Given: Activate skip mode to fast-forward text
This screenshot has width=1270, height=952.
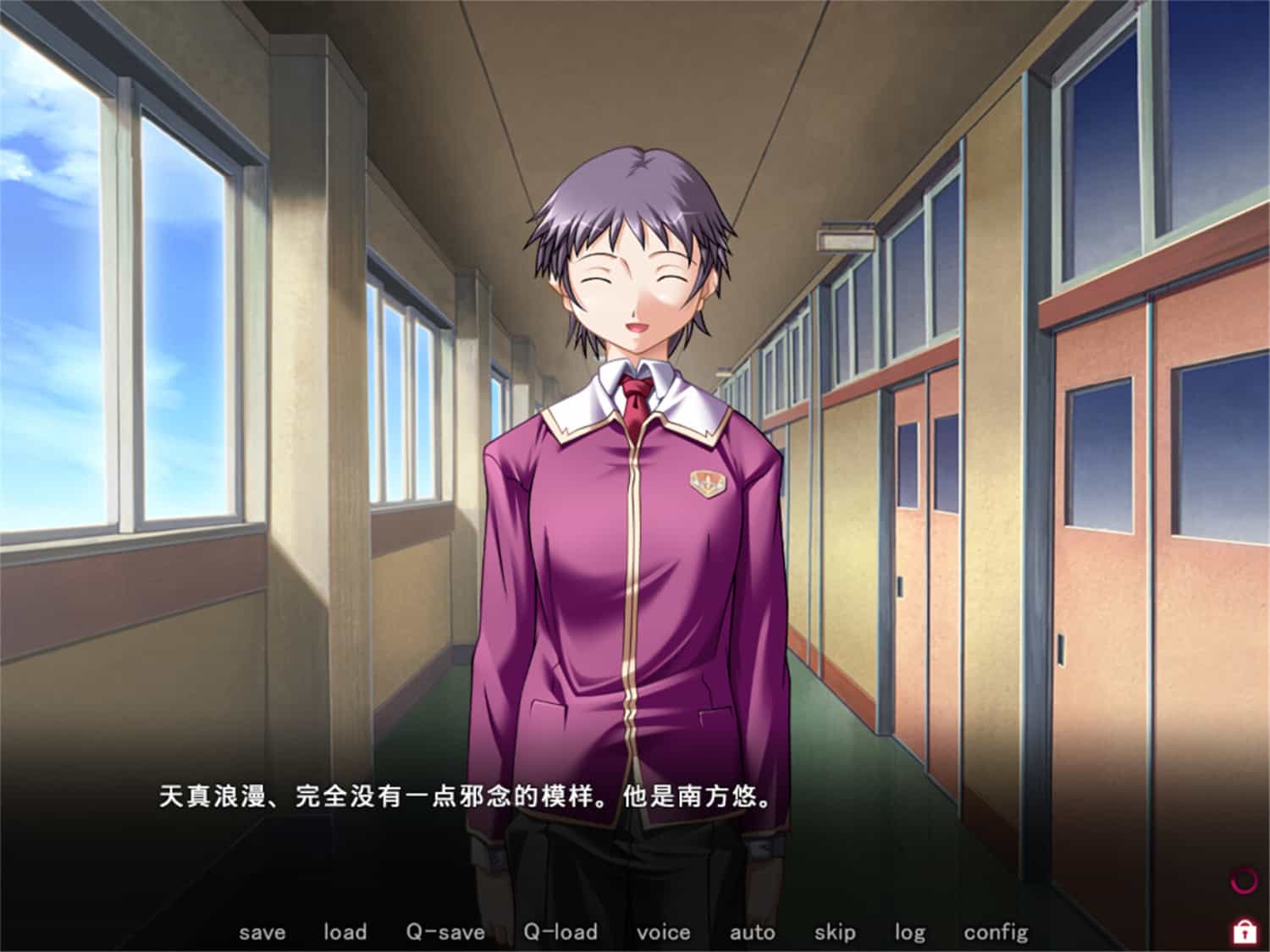Looking at the screenshot, I should [x=834, y=931].
